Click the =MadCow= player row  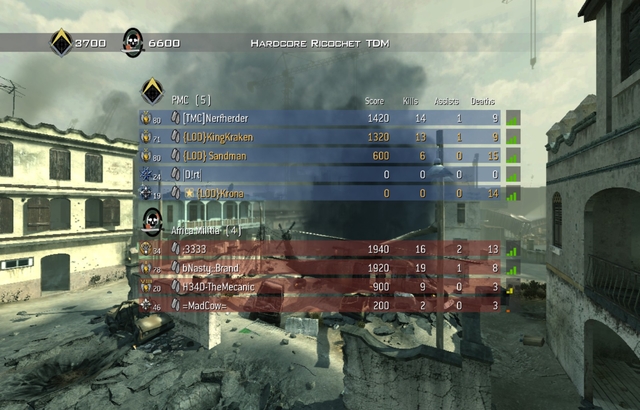tap(320, 304)
